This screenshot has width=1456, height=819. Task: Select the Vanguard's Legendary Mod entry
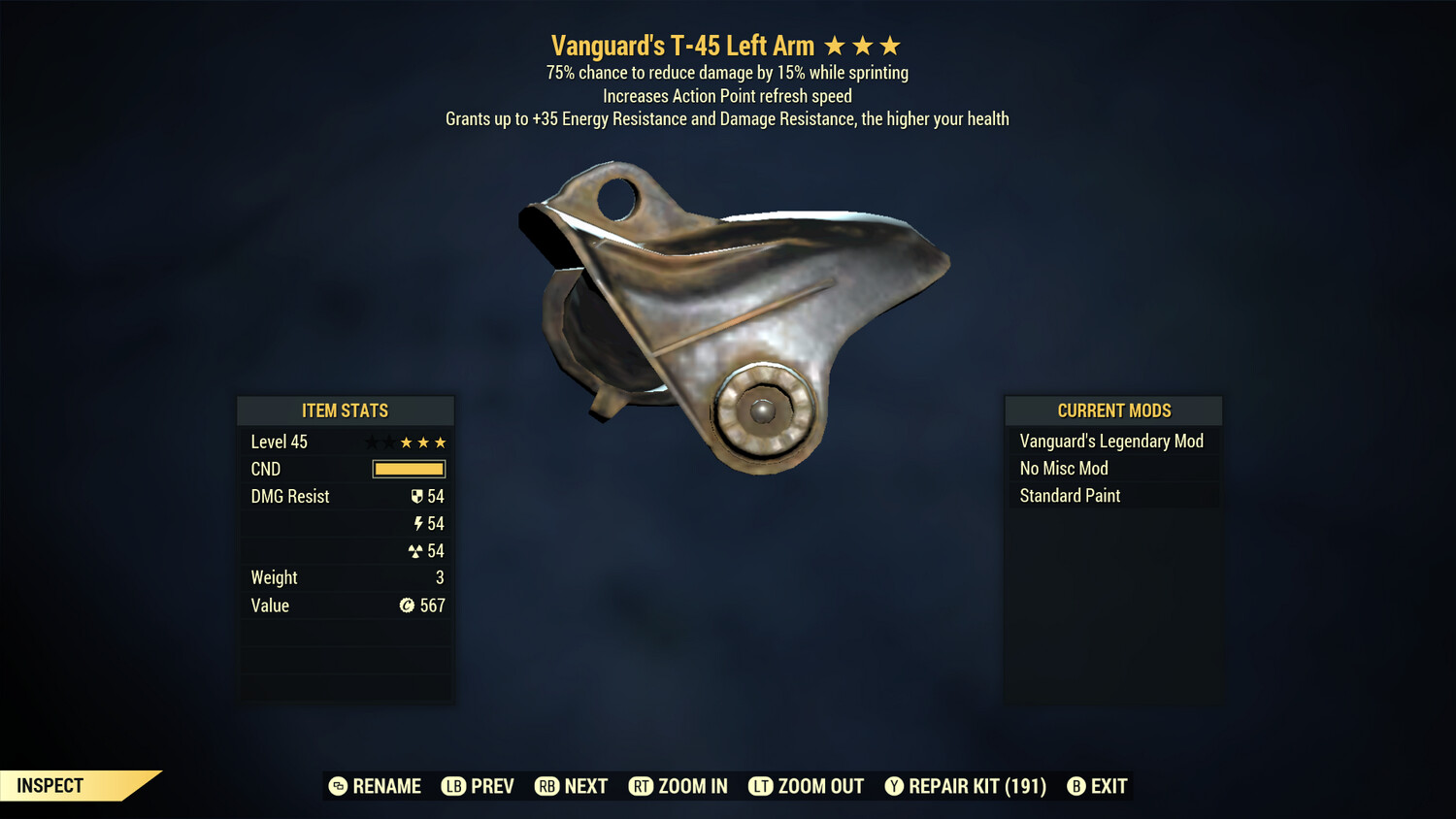point(1110,441)
